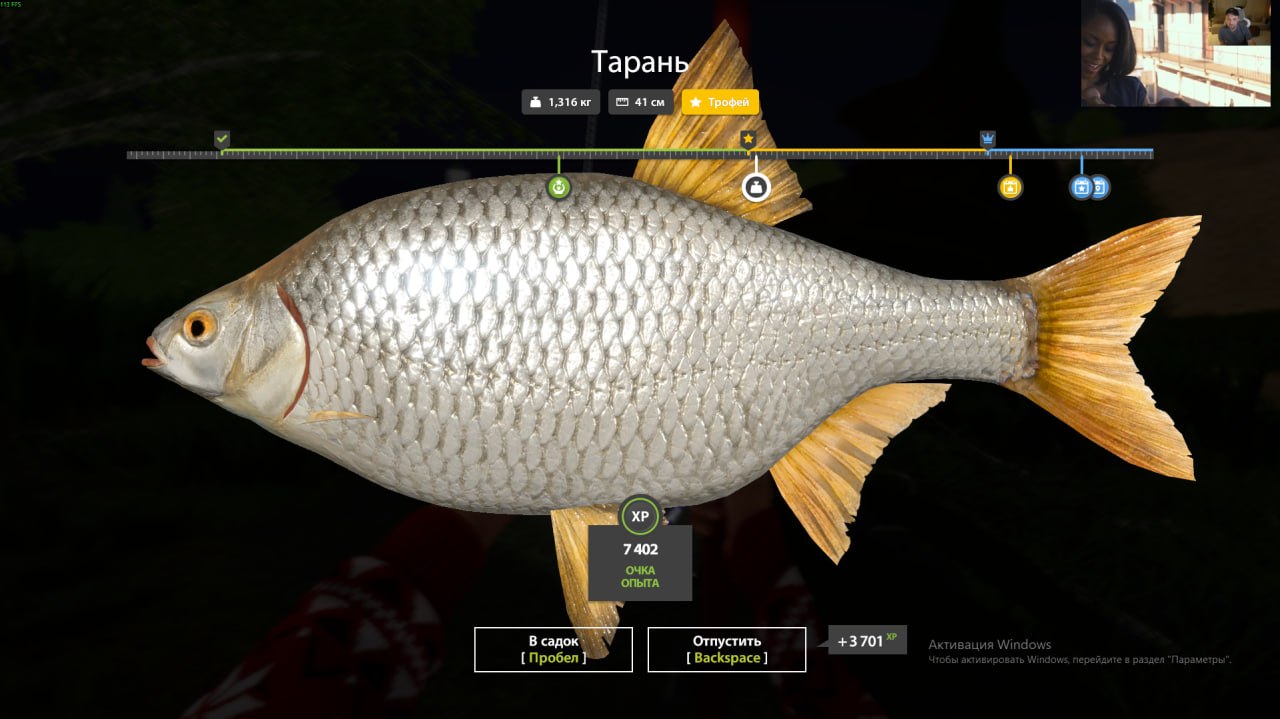The image size is (1280, 719).
Task: Put the fish in the keepnet (В садок)
Action: point(553,649)
